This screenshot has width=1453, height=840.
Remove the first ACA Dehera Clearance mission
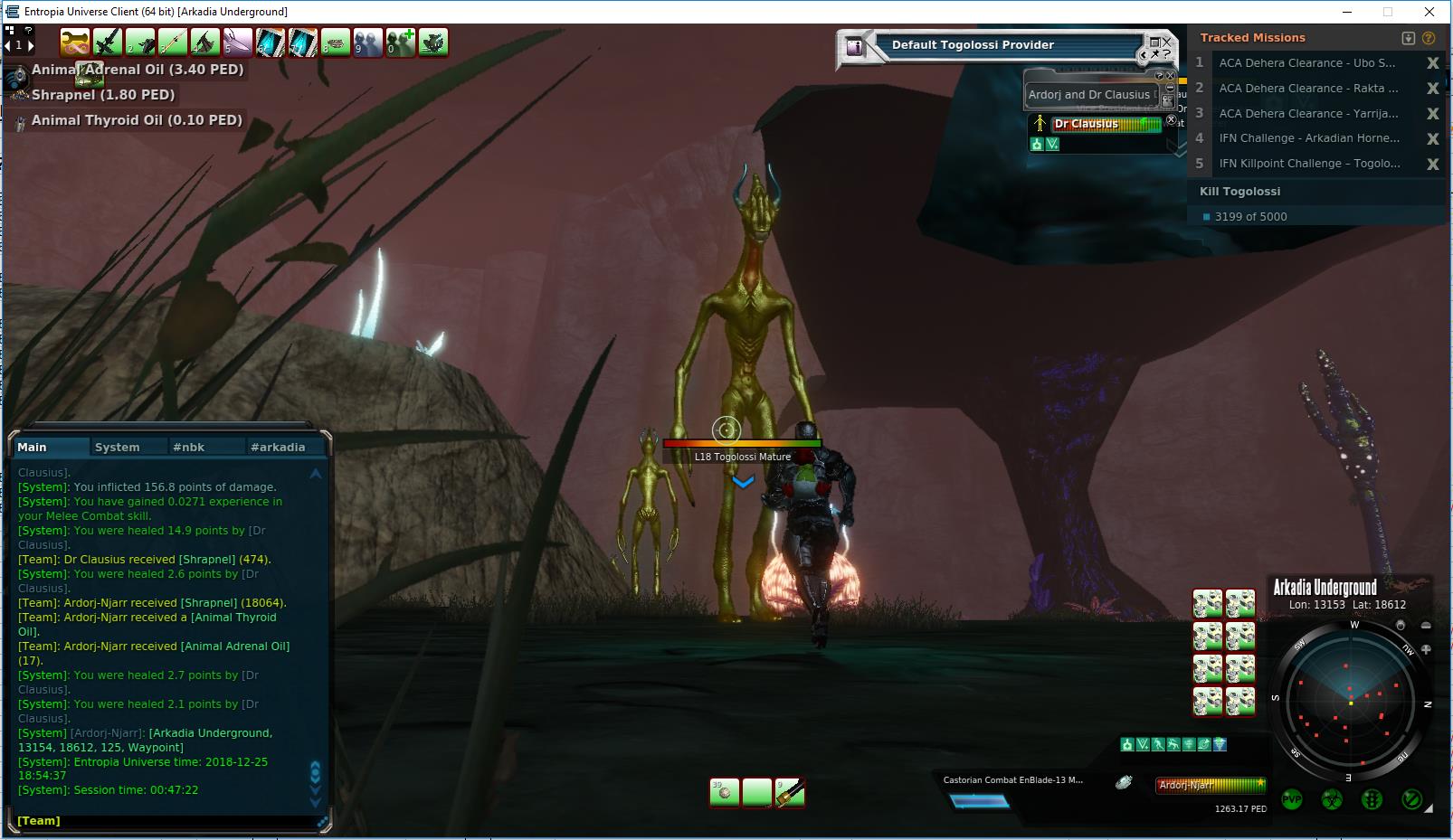pyautogui.click(x=1432, y=63)
